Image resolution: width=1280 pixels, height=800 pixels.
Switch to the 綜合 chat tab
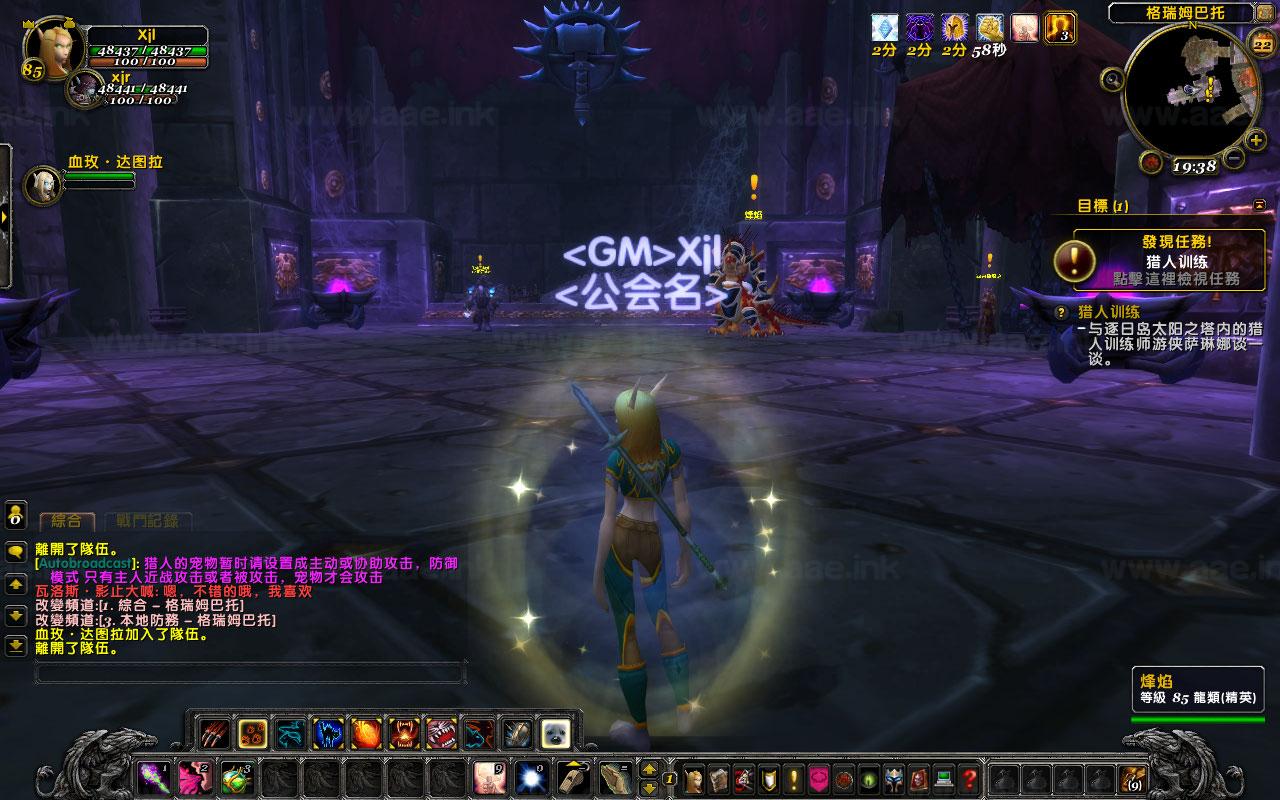pyautogui.click(x=66, y=520)
